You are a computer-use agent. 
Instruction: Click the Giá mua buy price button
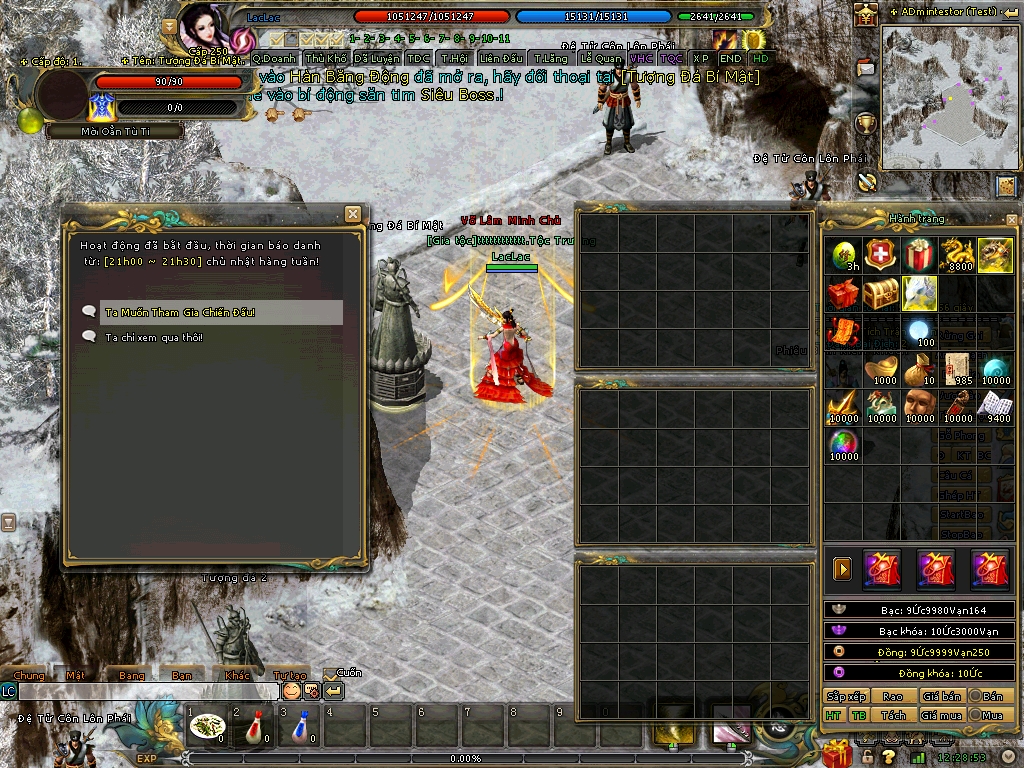[942, 715]
